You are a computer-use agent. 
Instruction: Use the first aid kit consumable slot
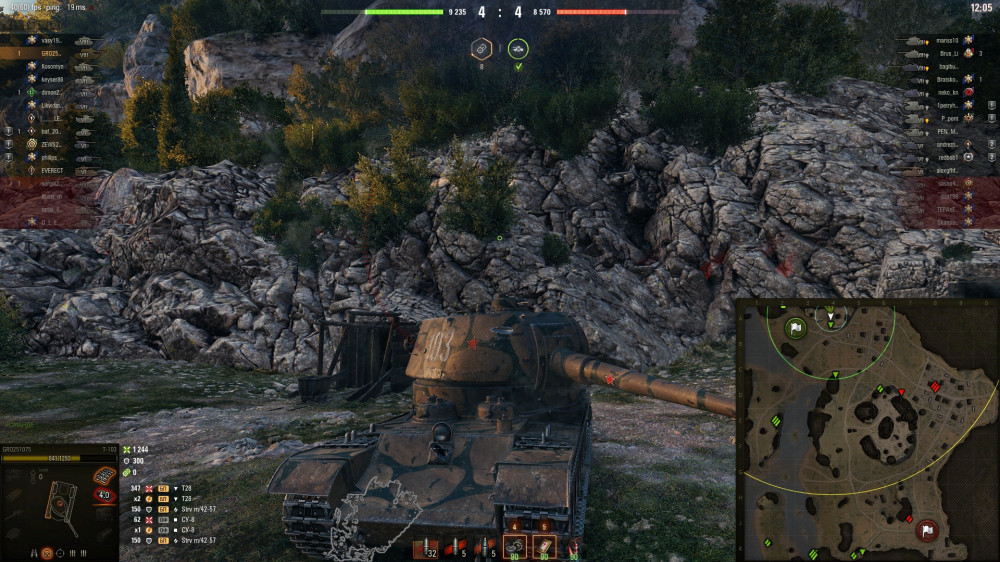[545, 546]
